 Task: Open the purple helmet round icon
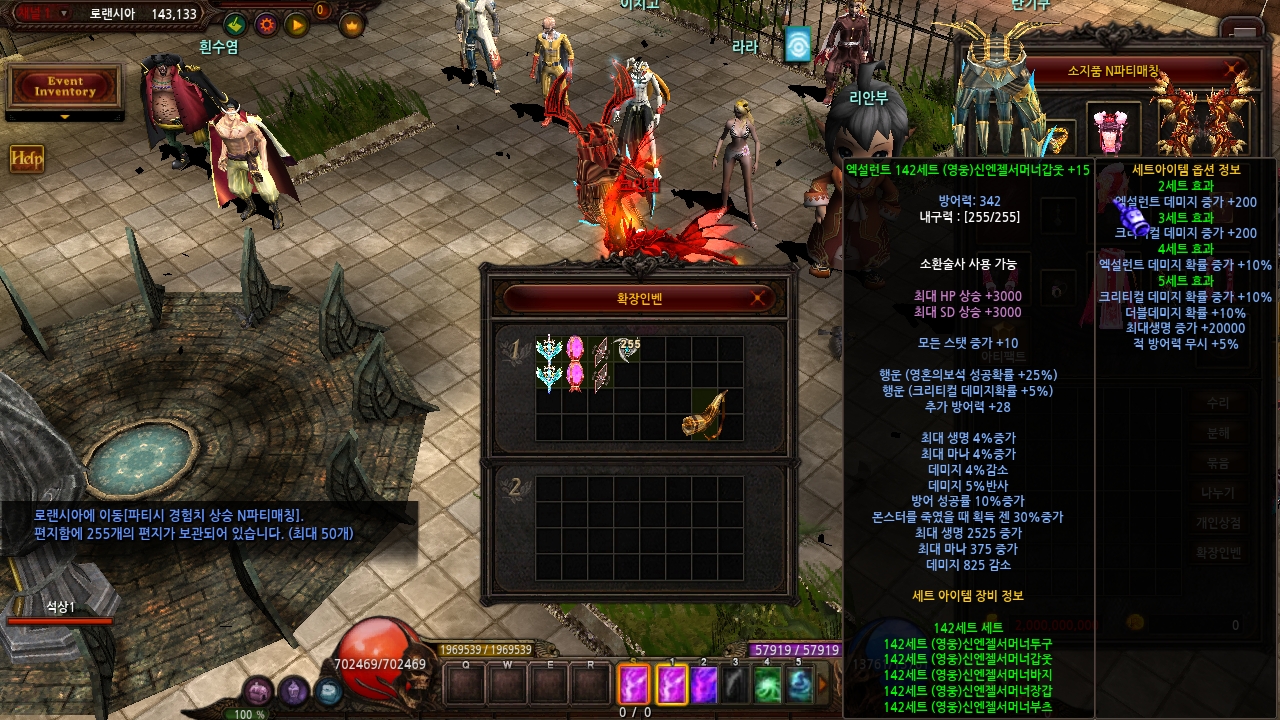point(293,690)
